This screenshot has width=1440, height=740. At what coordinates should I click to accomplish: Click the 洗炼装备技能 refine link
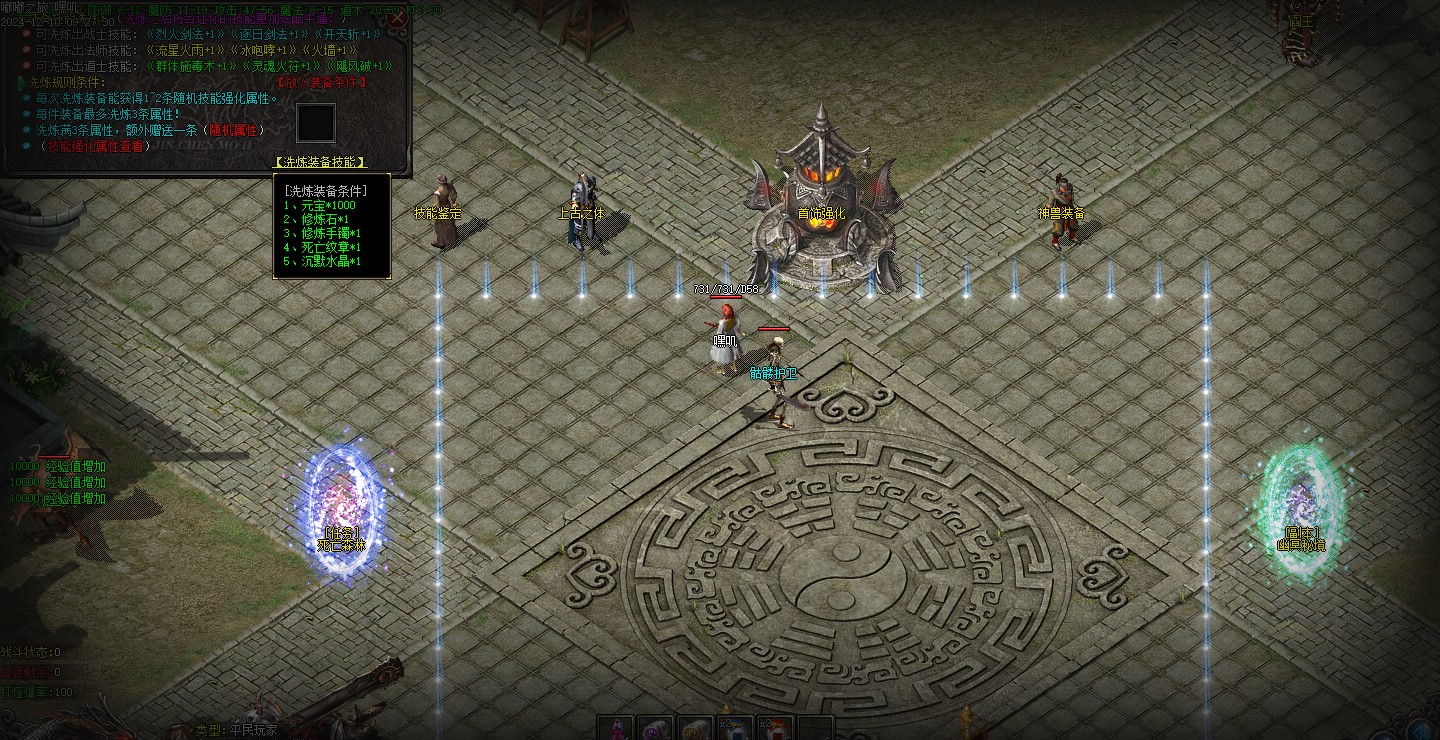coord(320,161)
